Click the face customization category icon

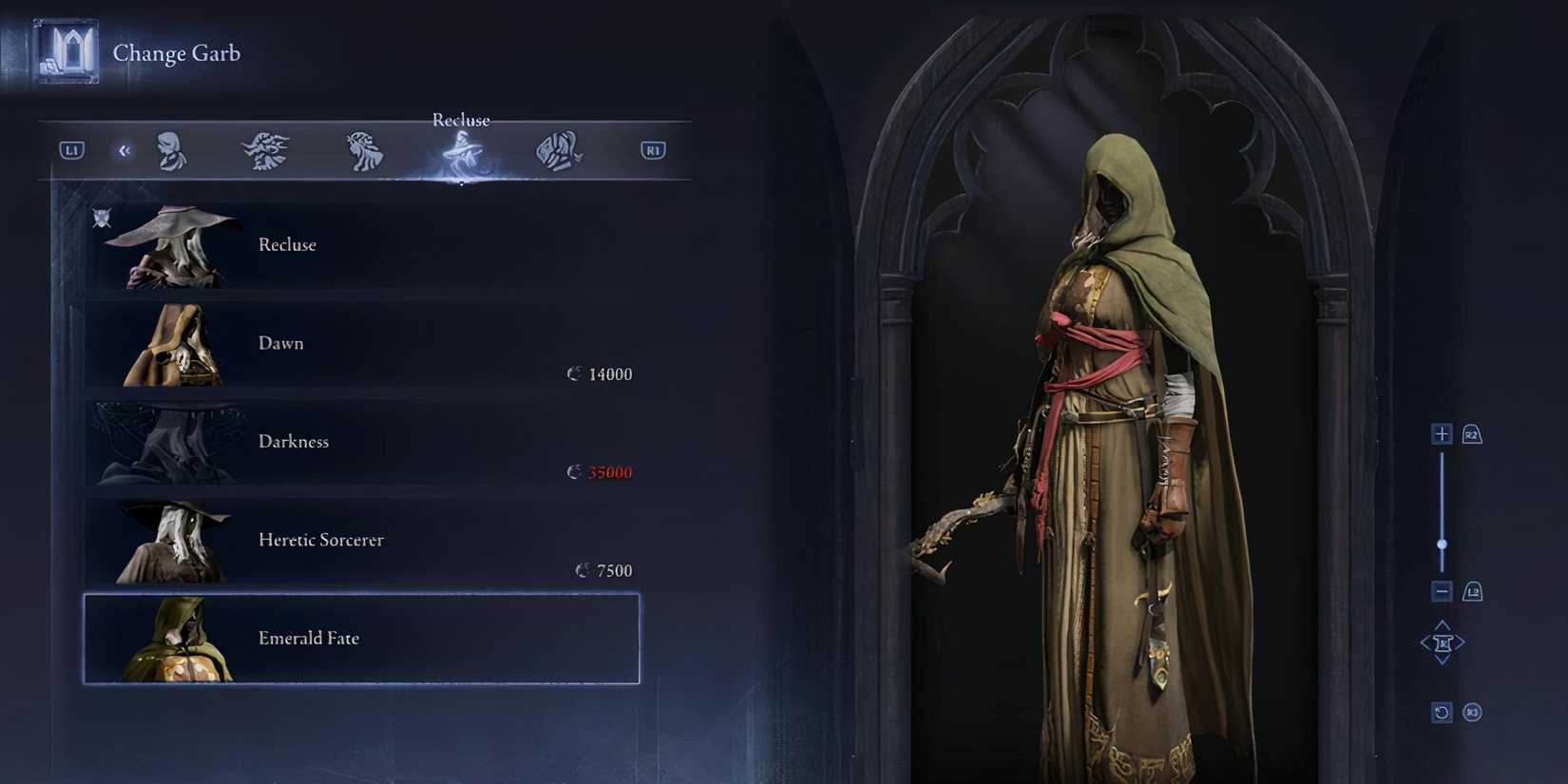point(169,149)
